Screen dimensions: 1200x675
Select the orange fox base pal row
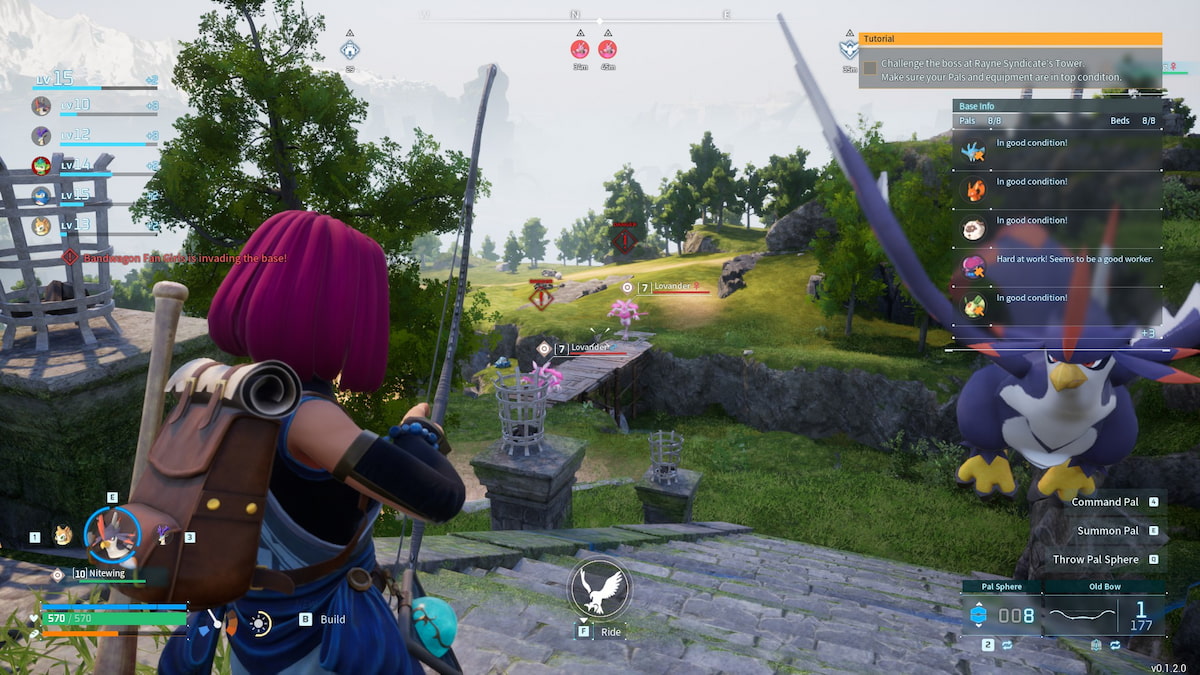click(x=1057, y=189)
